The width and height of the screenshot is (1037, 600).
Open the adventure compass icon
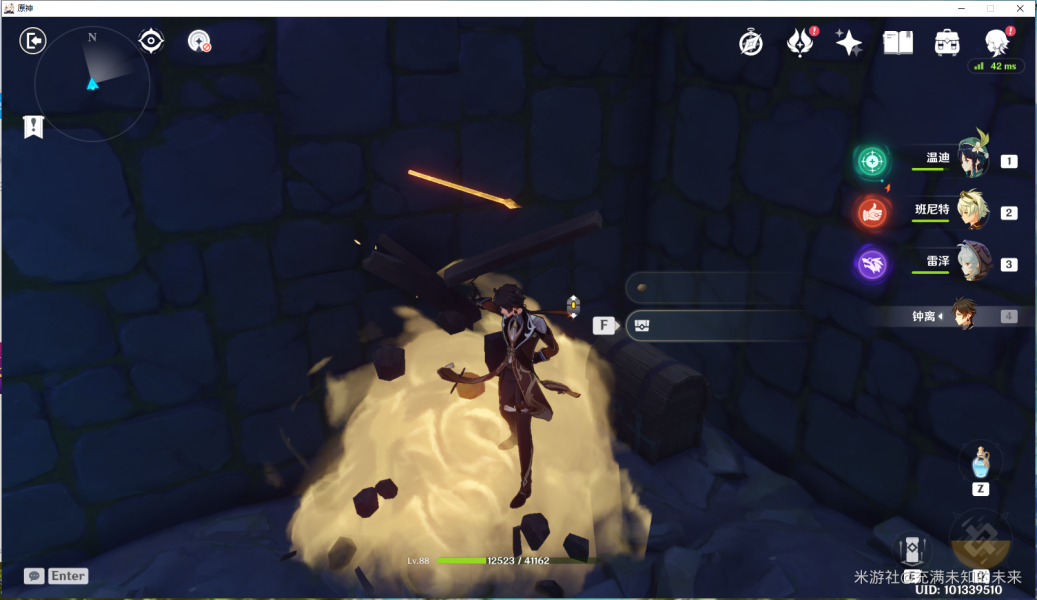751,43
